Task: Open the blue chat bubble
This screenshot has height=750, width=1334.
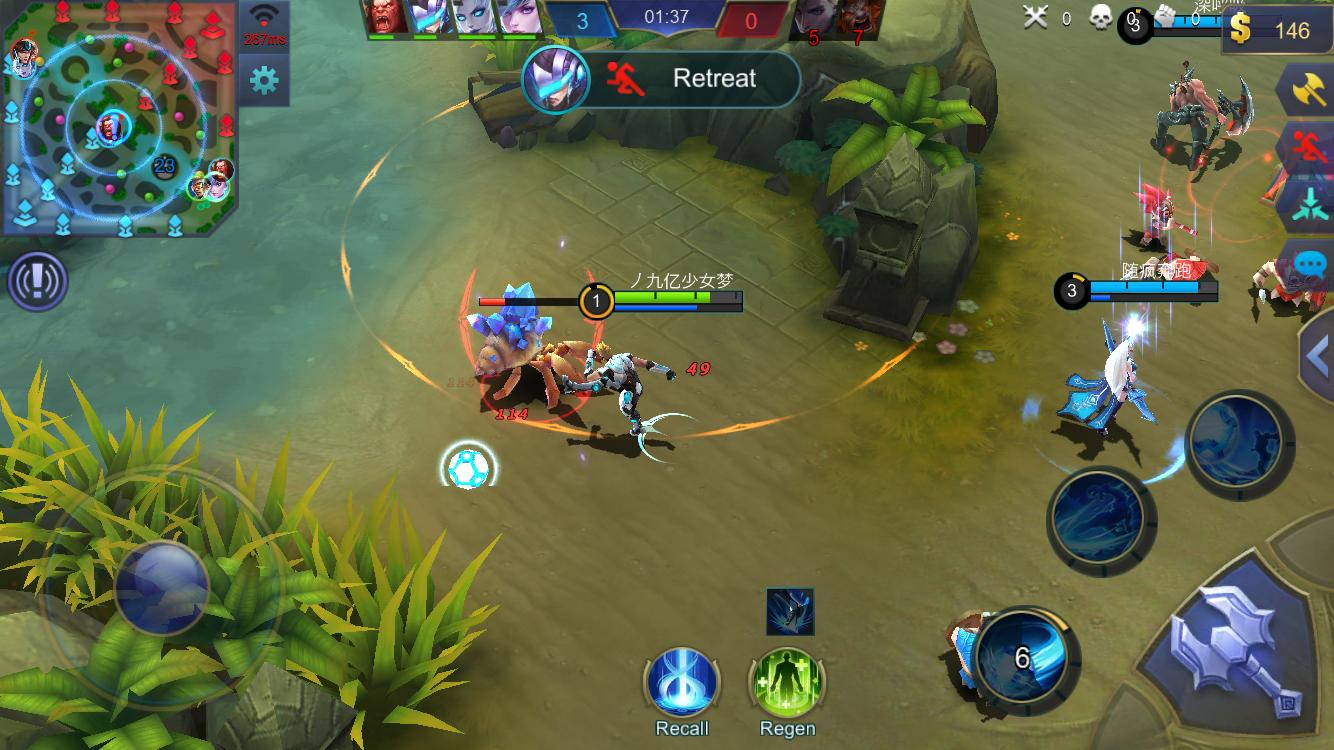Action: click(1309, 264)
